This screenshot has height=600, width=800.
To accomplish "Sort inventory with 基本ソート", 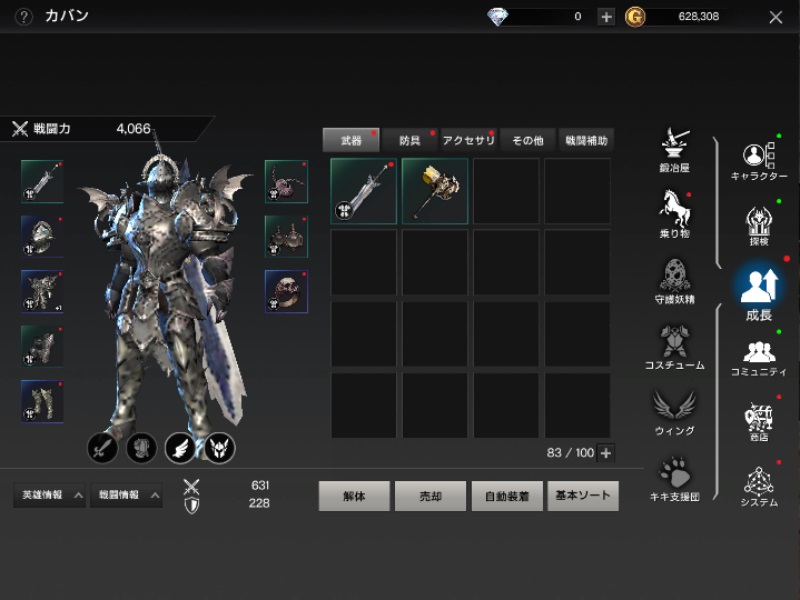I will pyautogui.click(x=583, y=496).
